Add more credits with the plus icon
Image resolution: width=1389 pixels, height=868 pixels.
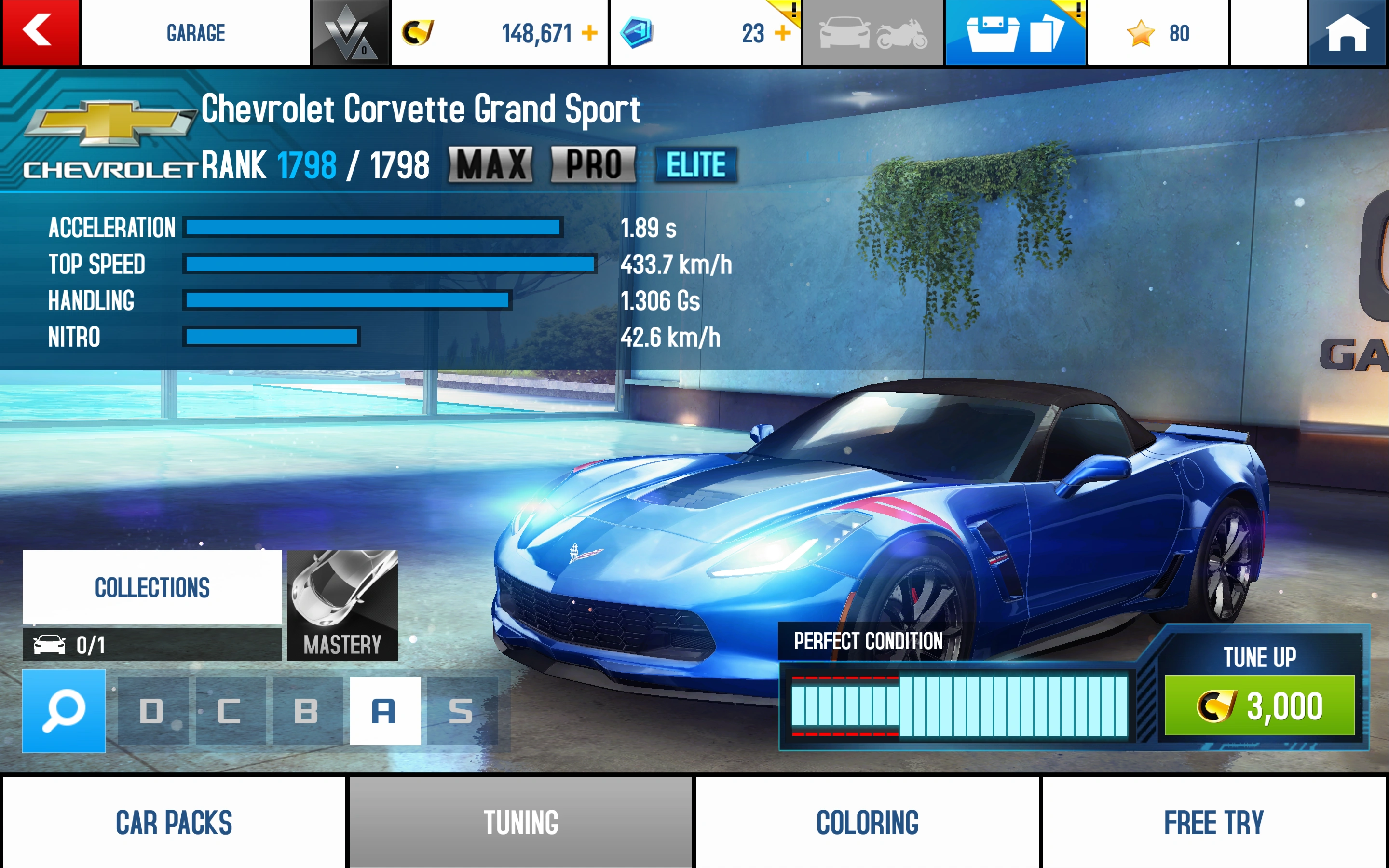(589, 33)
